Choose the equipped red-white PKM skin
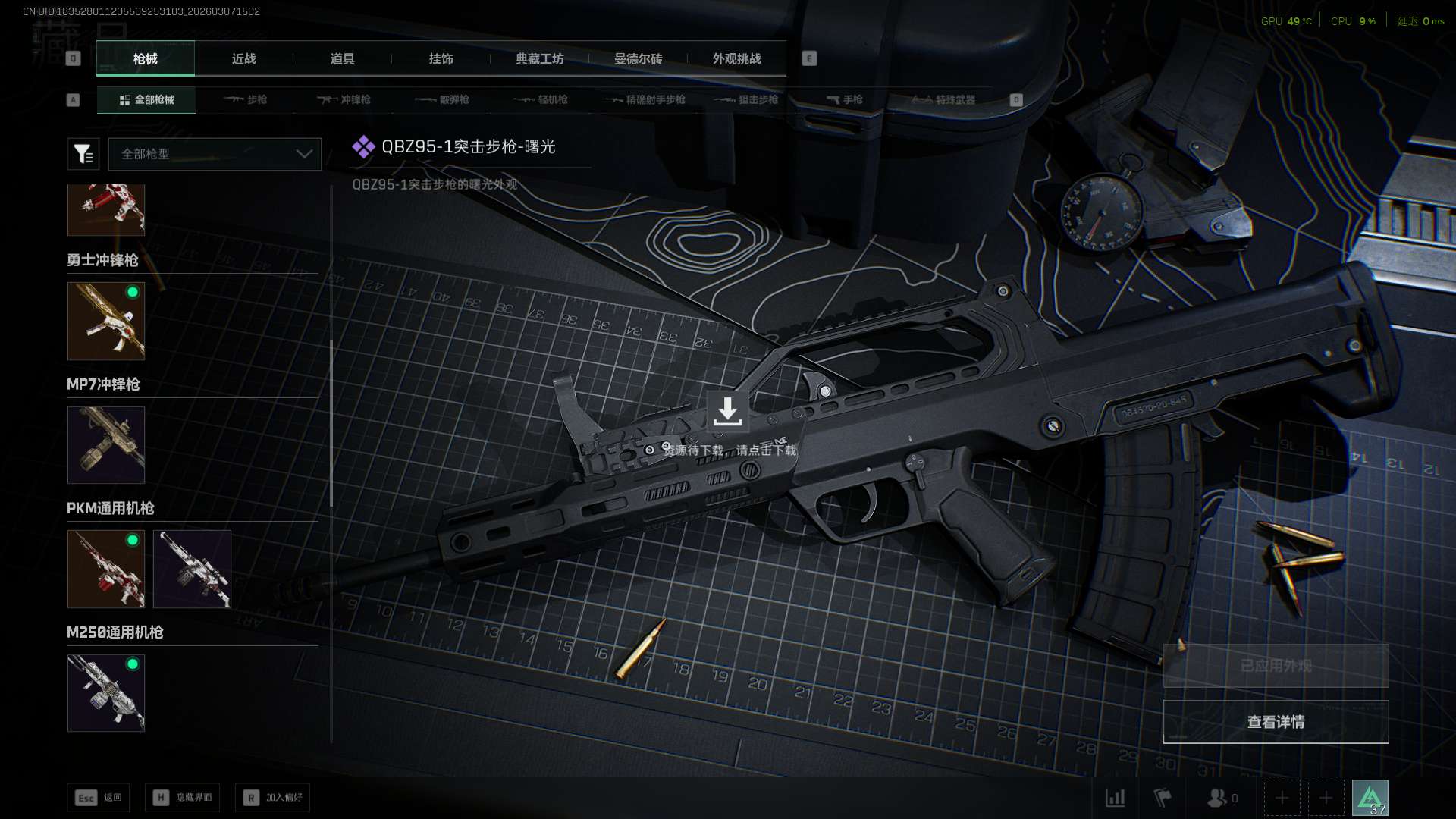 (x=106, y=569)
